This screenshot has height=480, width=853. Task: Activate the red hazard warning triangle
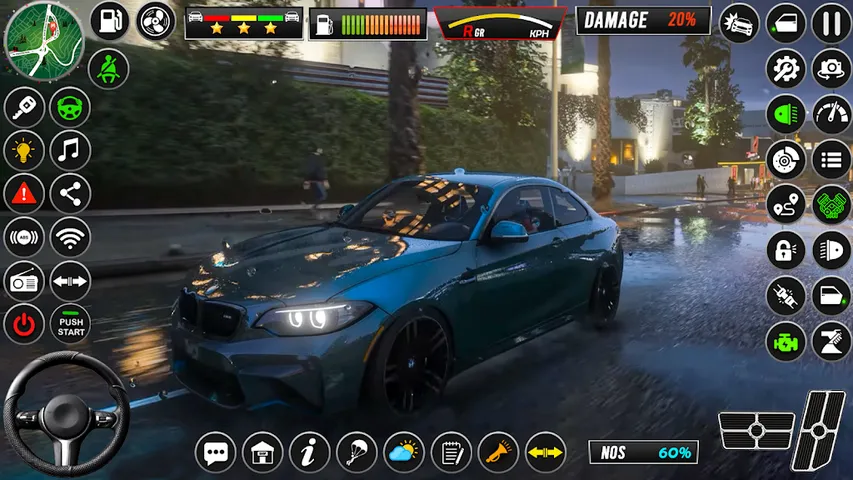pyautogui.click(x=24, y=194)
